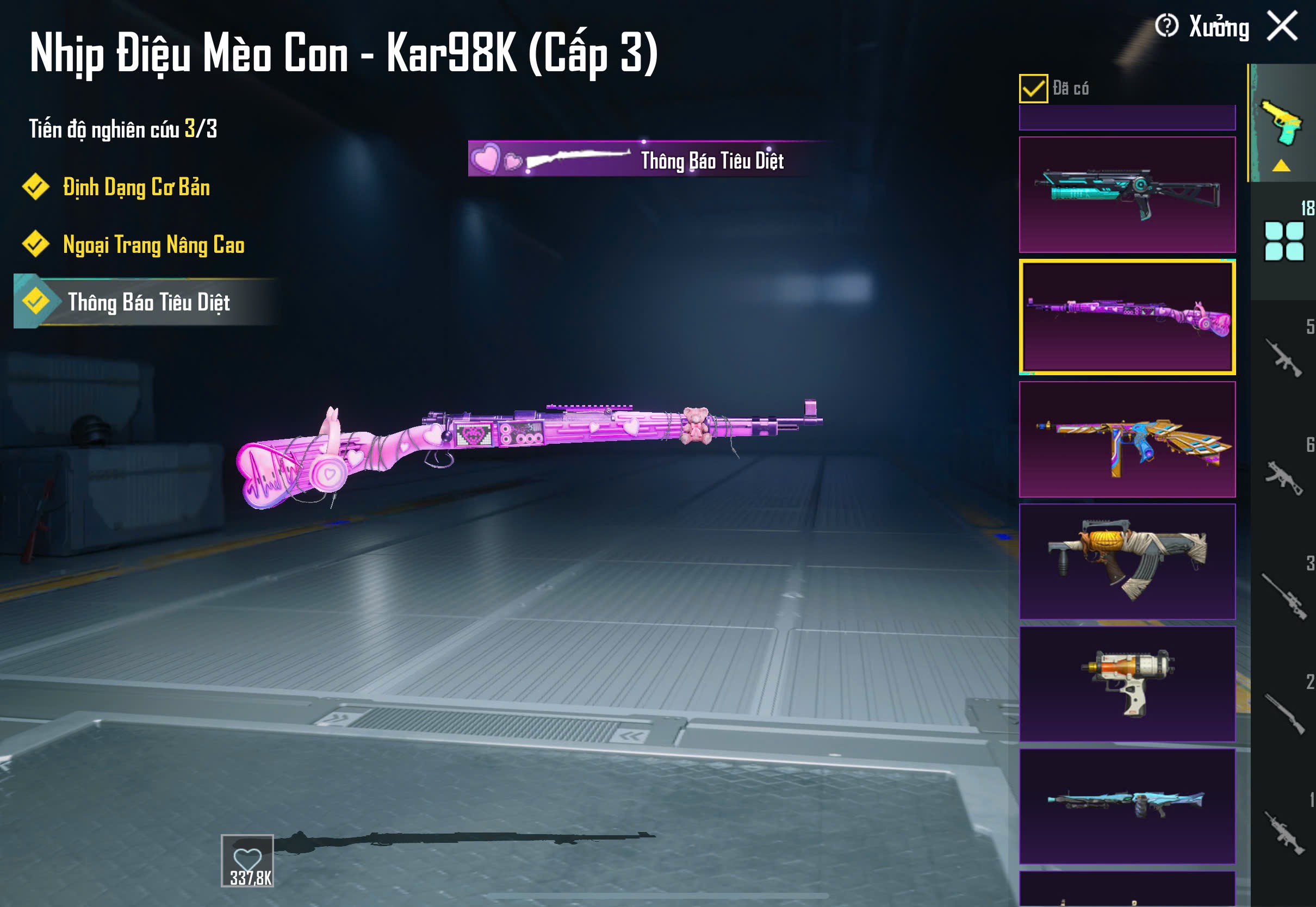Toggle the Đã có owned filter checkbox
Screen dimensions: 1316x907
pos(1033,89)
